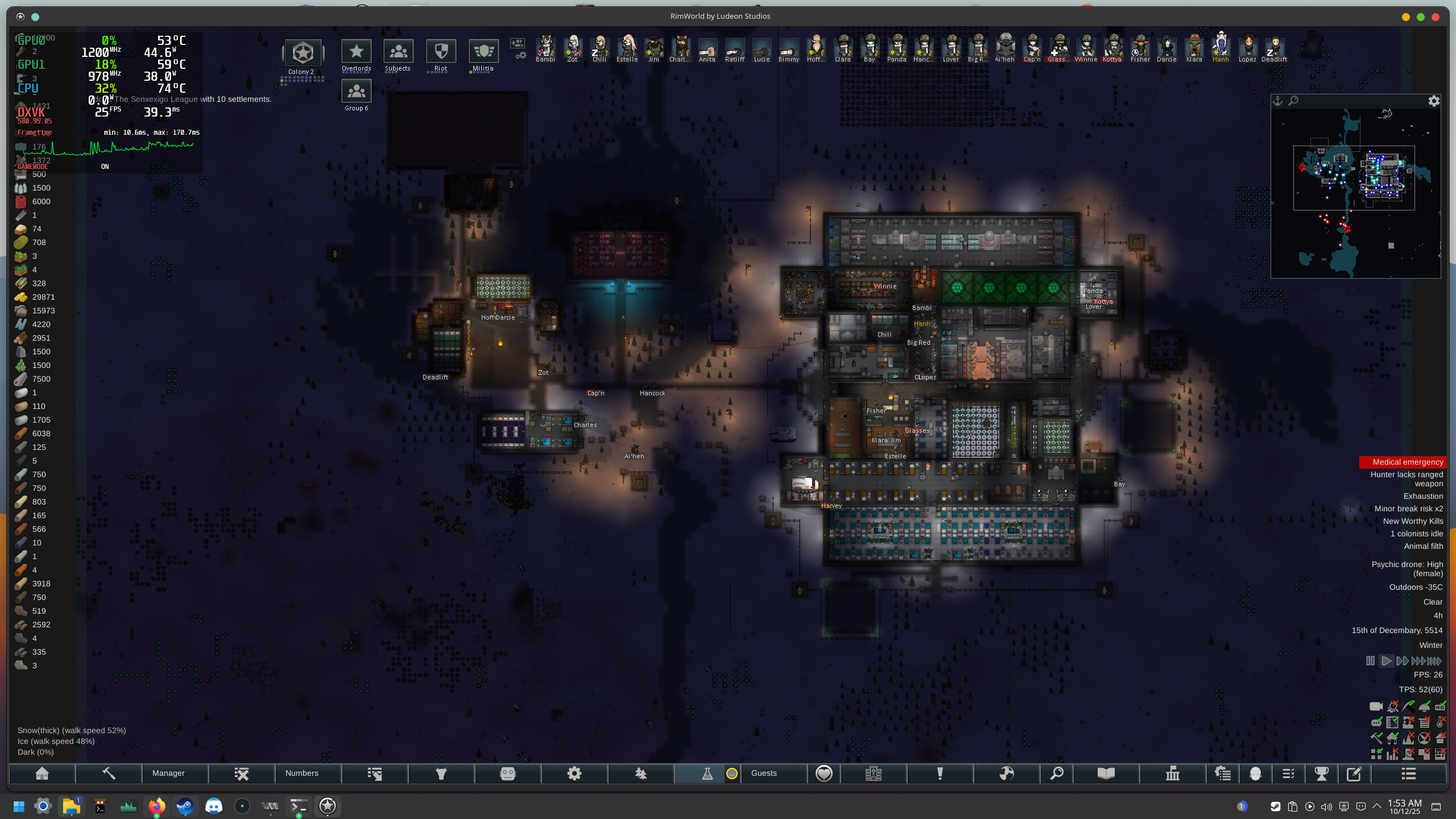
Task: View the Medical emergency alert
Action: pyautogui.click(x=1407, y=462)
